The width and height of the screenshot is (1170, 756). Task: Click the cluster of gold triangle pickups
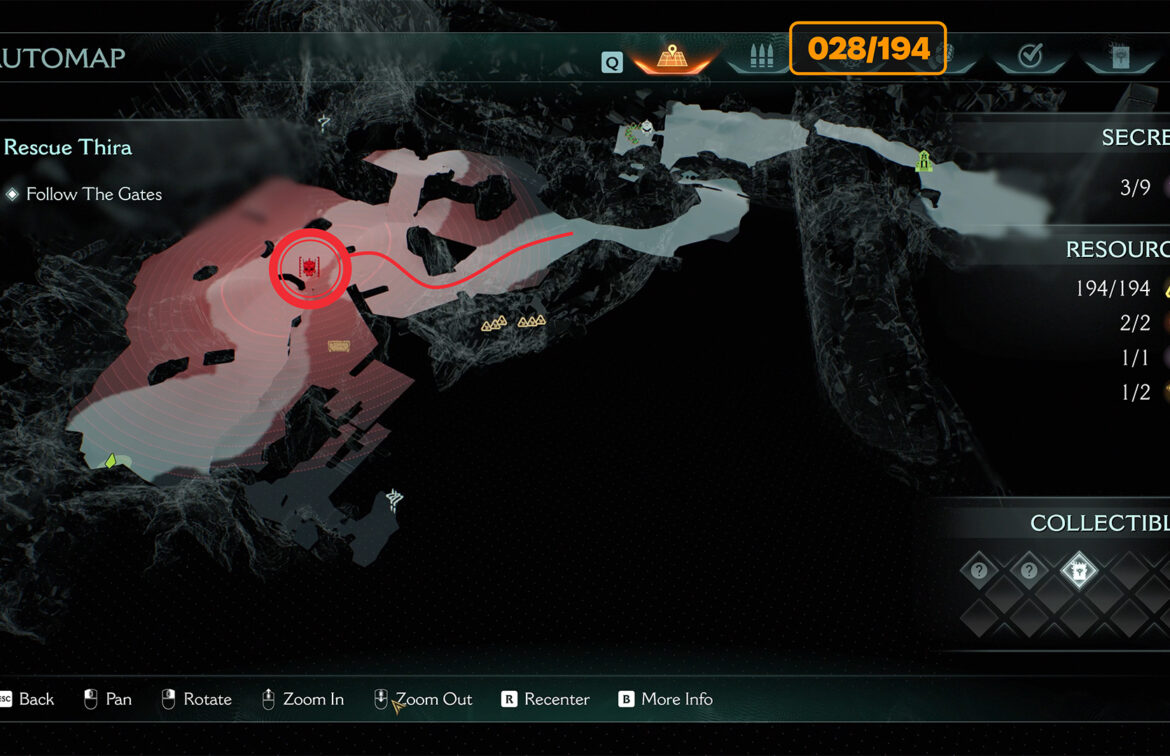513,322
